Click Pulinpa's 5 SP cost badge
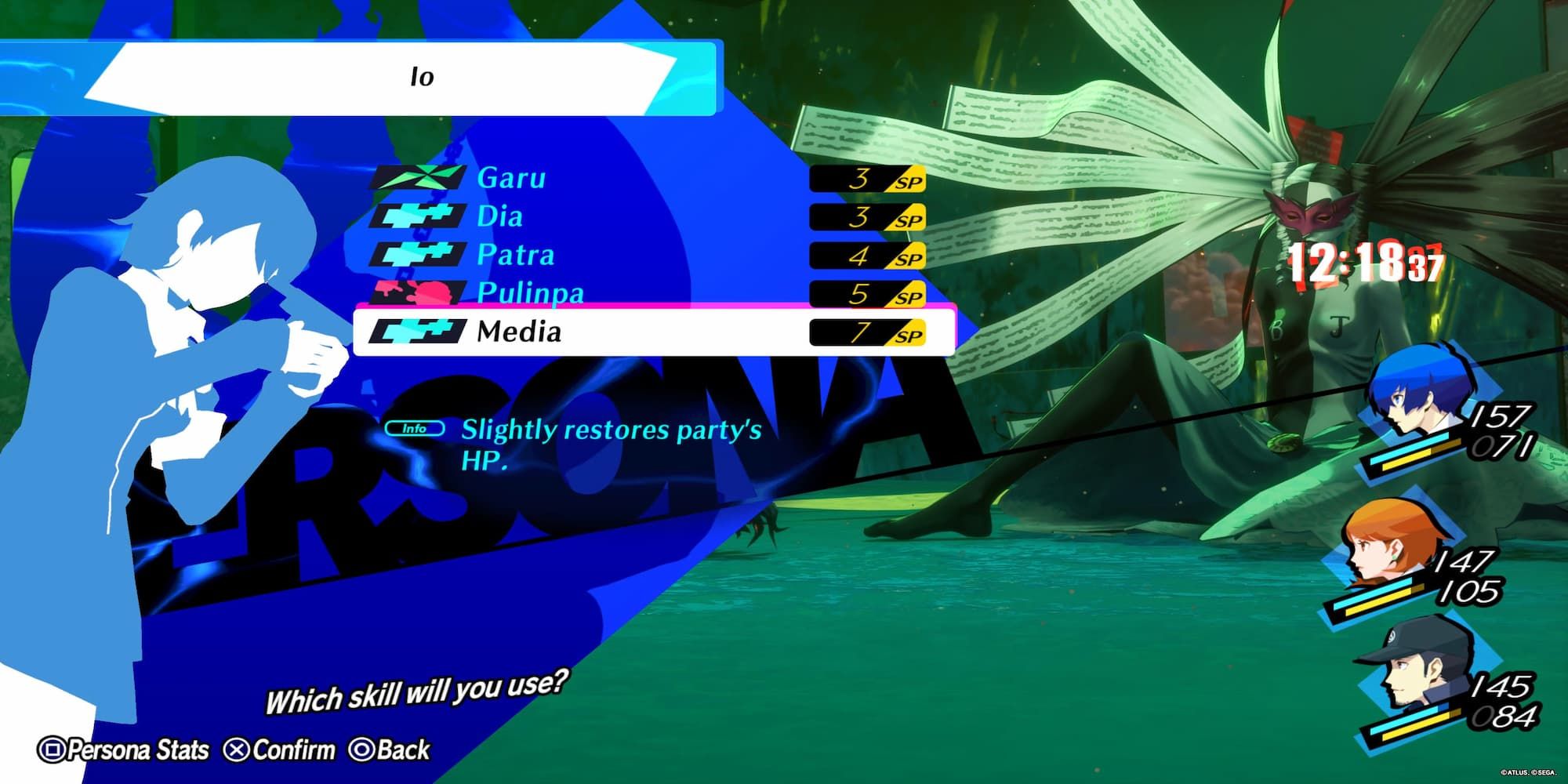 coord(866,294)
